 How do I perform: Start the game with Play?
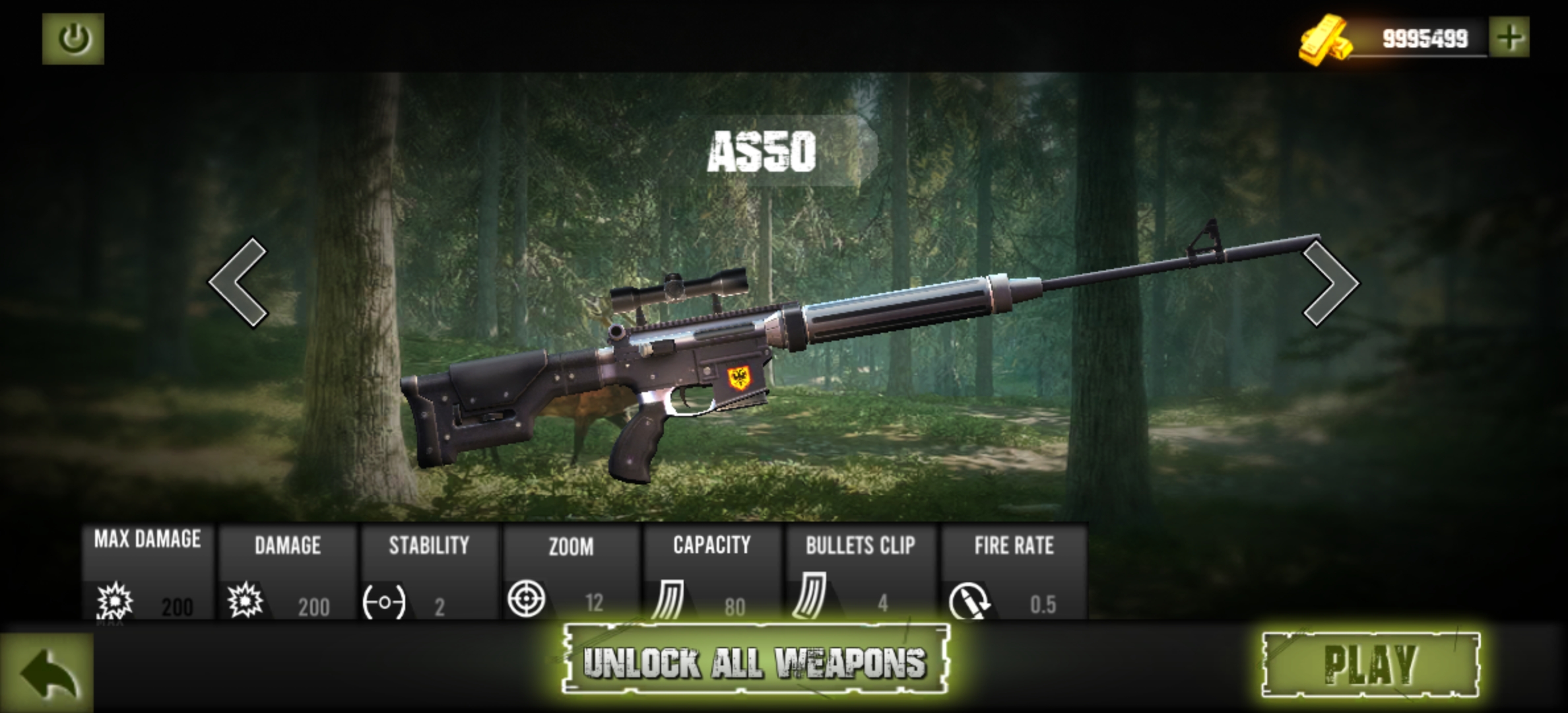click(1370, 664)
